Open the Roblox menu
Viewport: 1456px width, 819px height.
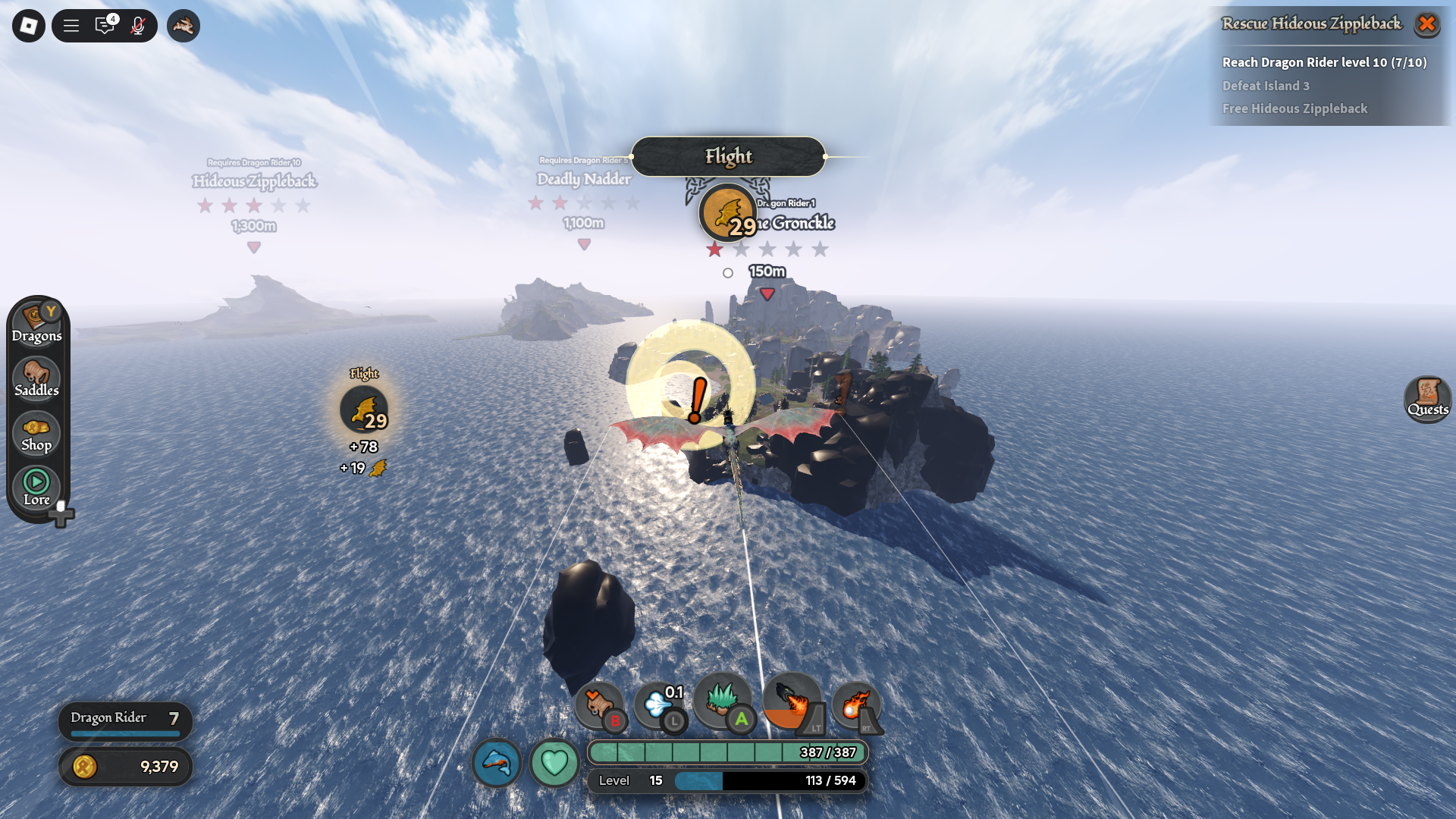point(29,26)
